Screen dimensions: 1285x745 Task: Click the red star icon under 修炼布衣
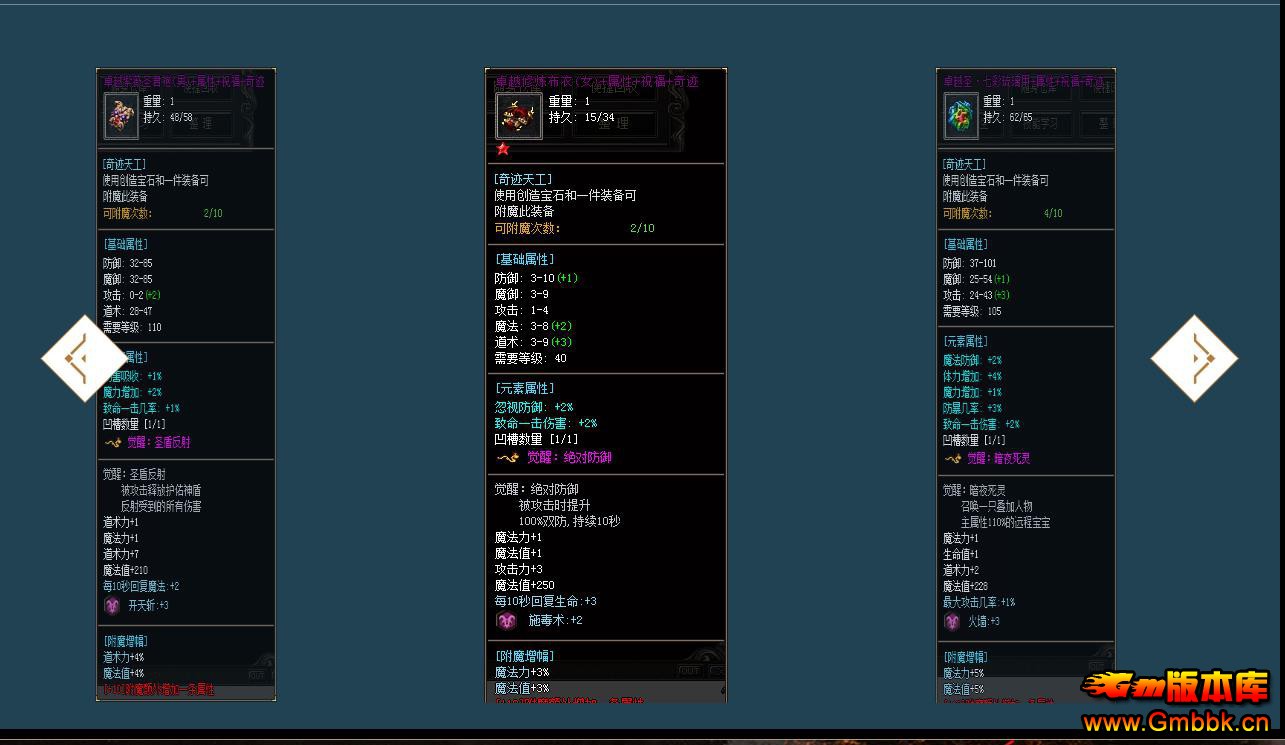pos(504,148)
